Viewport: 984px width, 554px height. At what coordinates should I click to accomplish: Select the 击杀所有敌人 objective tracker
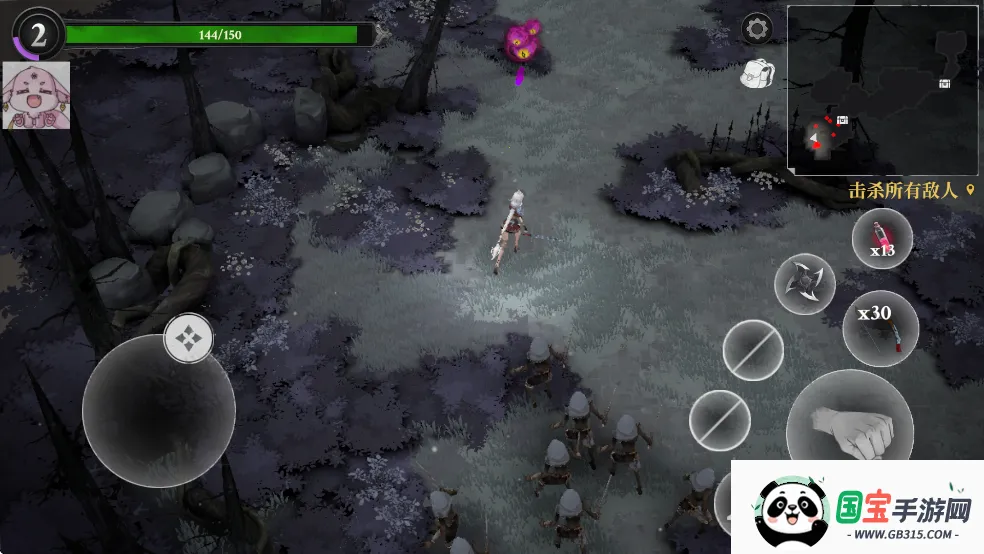tap(910, 190)
